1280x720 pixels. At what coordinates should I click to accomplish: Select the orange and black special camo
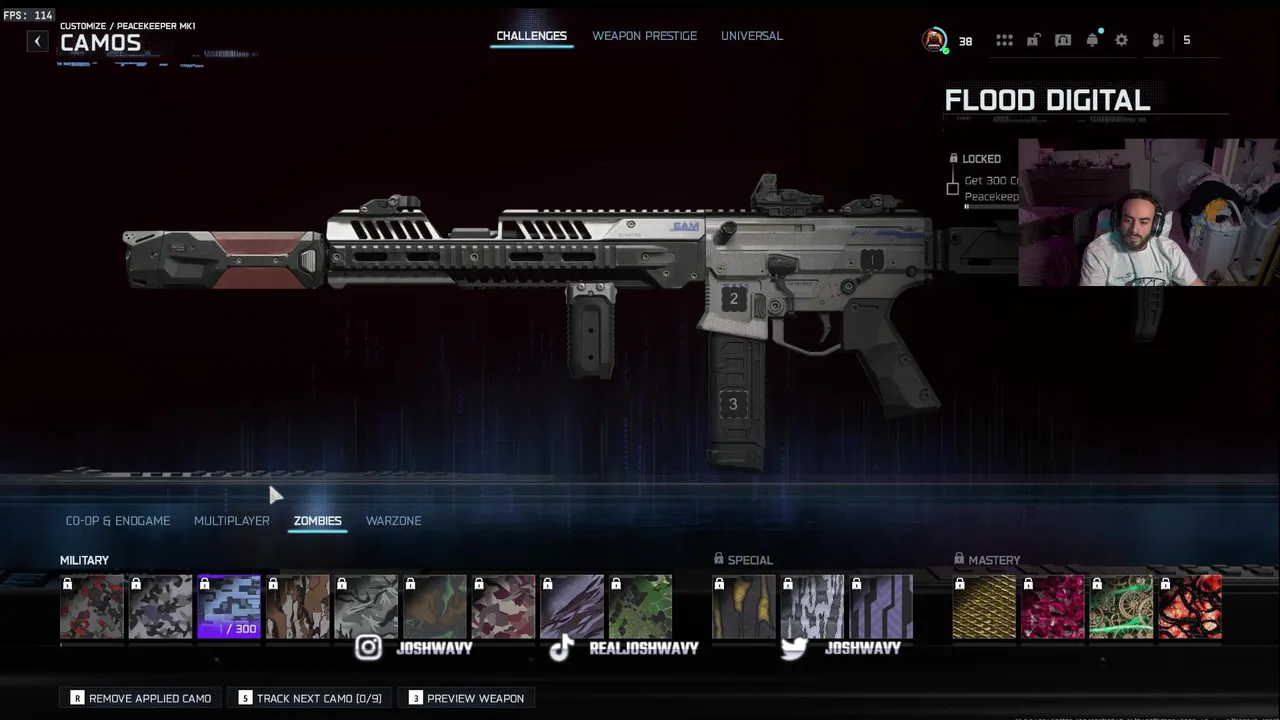click(743, 607)
